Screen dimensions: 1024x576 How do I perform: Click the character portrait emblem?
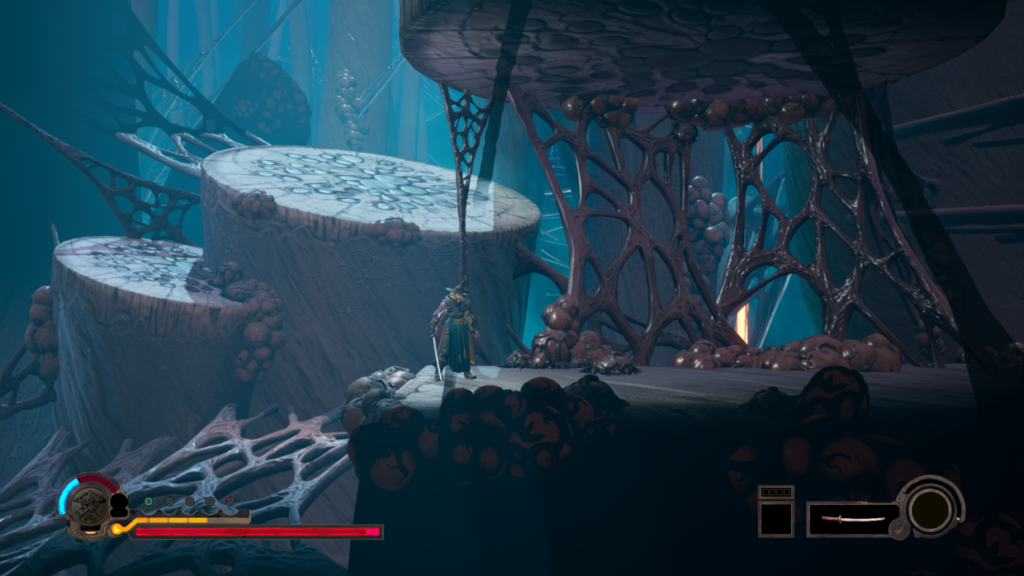89,504
